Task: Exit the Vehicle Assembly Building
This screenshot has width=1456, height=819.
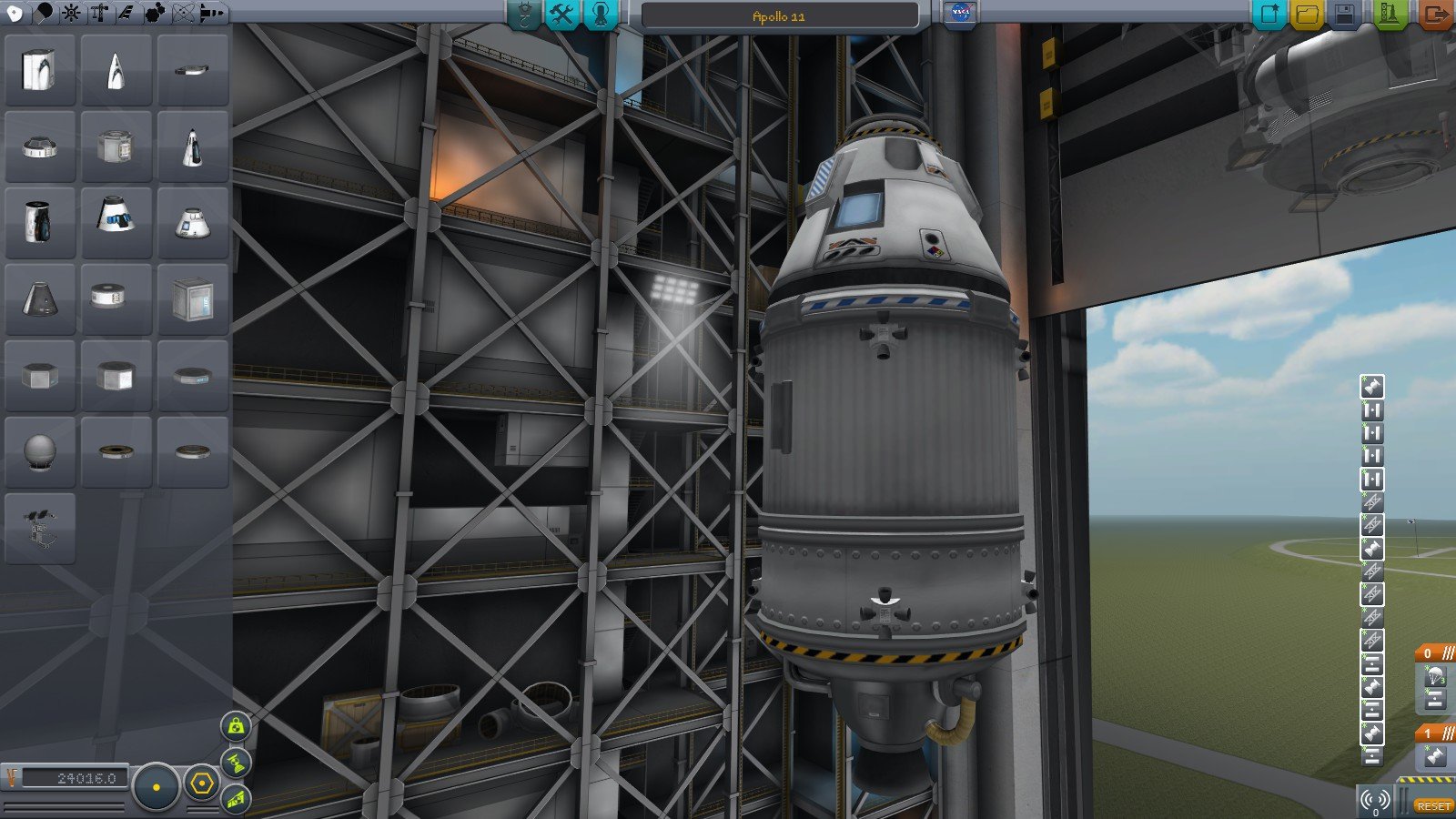Action: tap(1435, 14)
